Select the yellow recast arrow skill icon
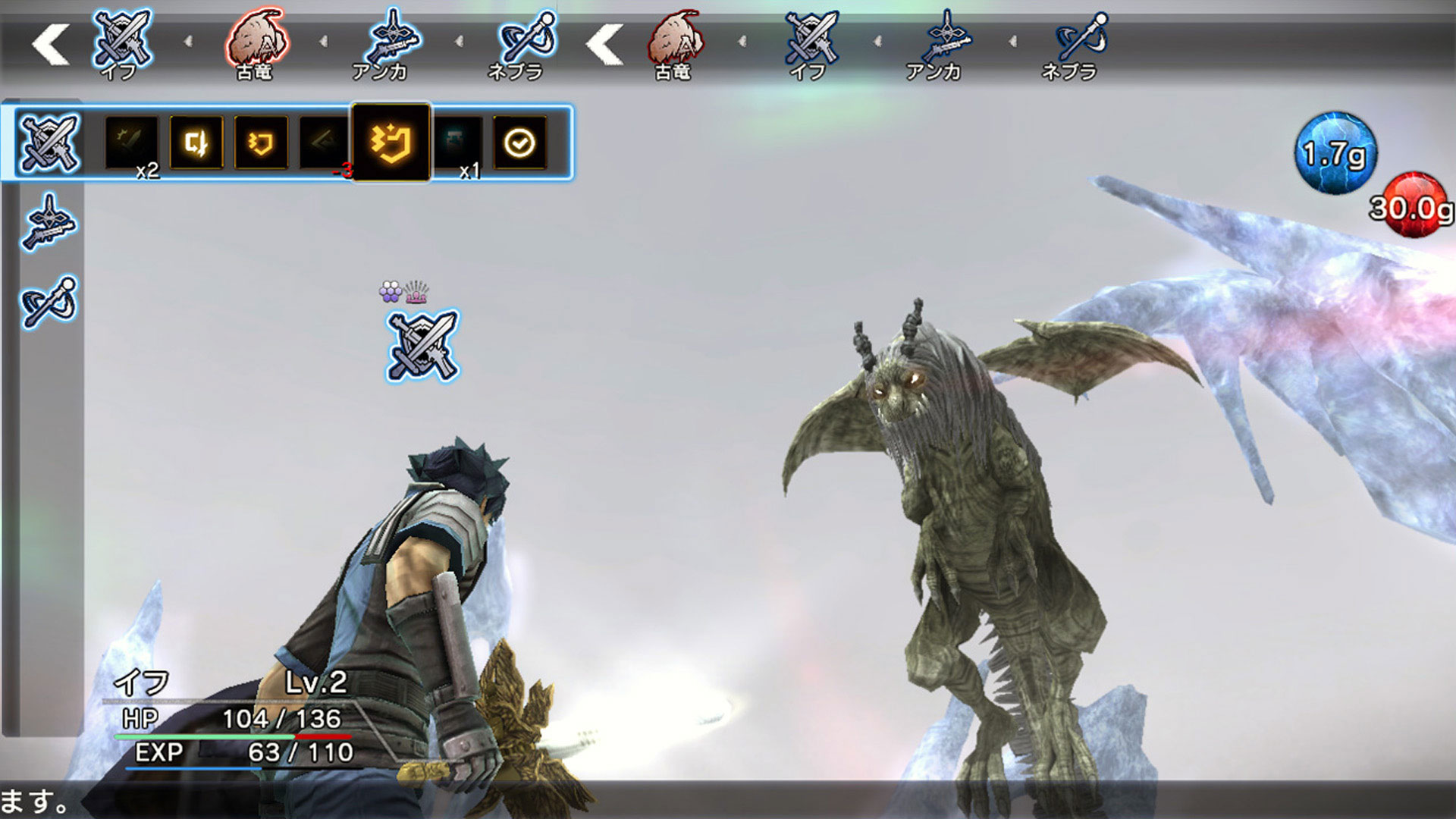1456x819 pixels. click(x=194, y=144)
